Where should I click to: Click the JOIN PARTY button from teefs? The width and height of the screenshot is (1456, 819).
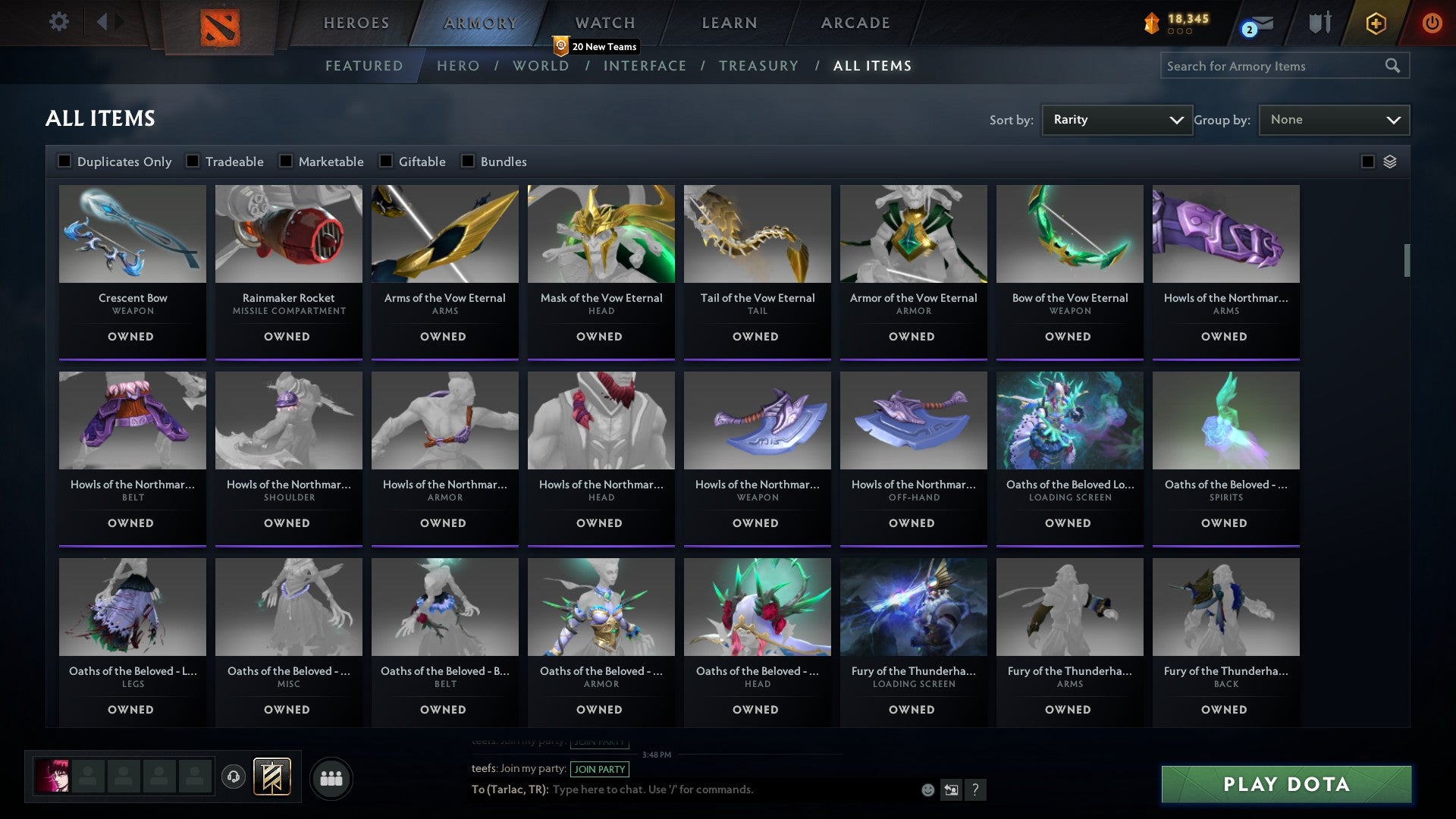(x=599, y=769)
